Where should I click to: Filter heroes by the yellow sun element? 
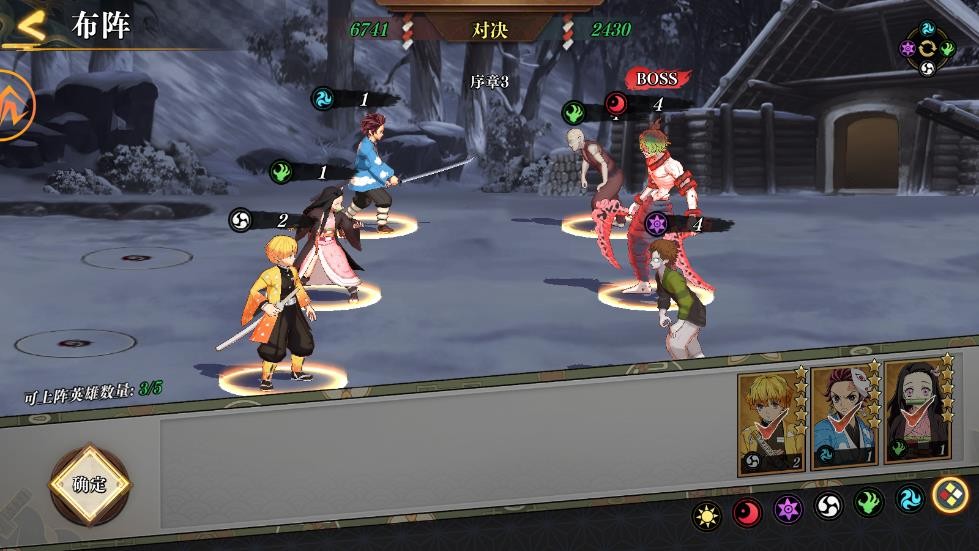[709, 514]
